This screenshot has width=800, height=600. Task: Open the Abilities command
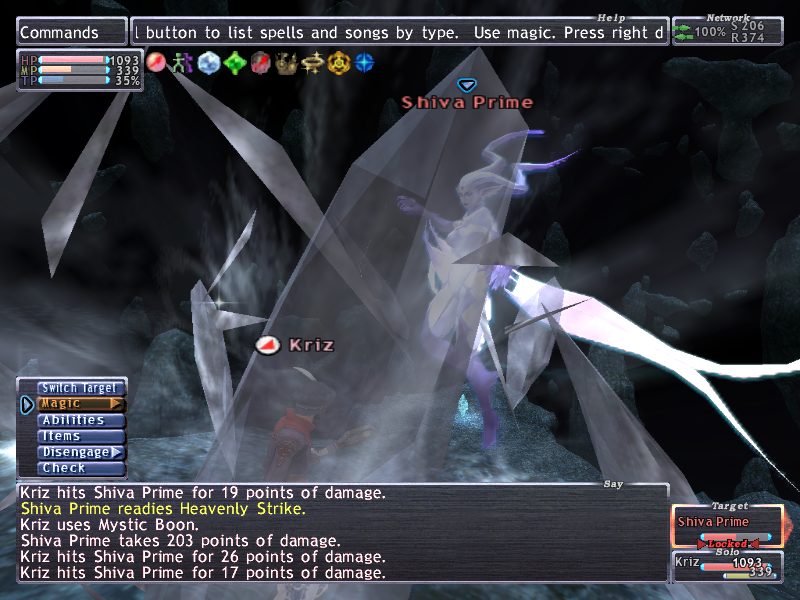(x=81, y=420)
